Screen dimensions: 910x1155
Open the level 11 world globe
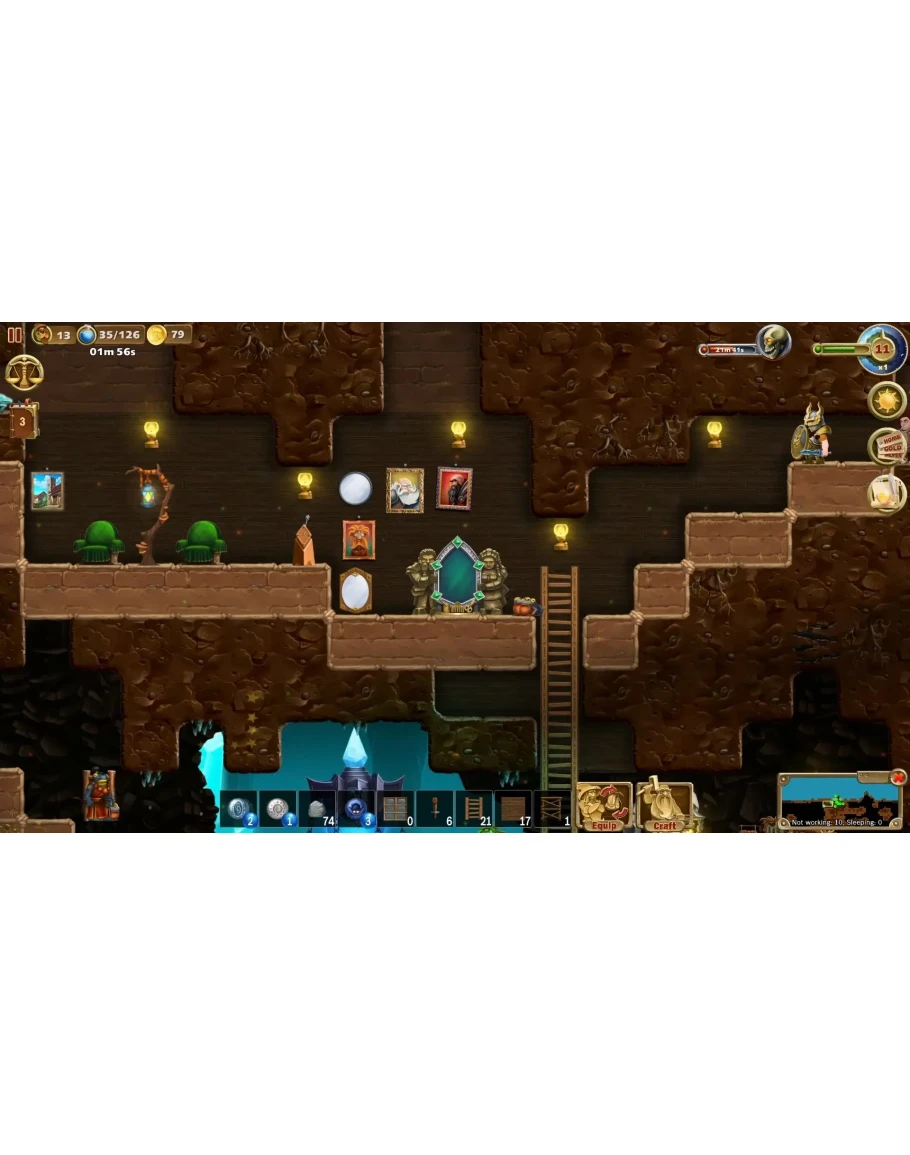click(882, 349)
